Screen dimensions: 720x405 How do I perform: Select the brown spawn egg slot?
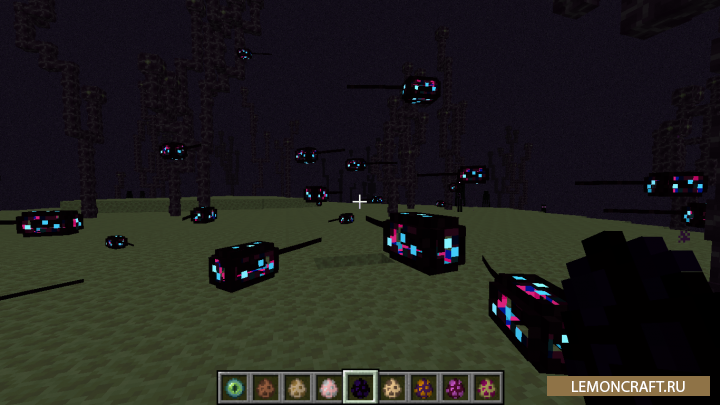[x=267, y=387]
